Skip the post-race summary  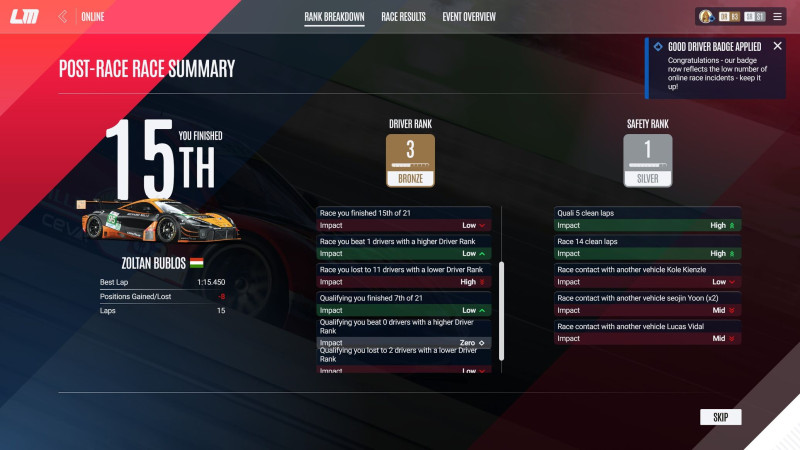pos(720,417)
